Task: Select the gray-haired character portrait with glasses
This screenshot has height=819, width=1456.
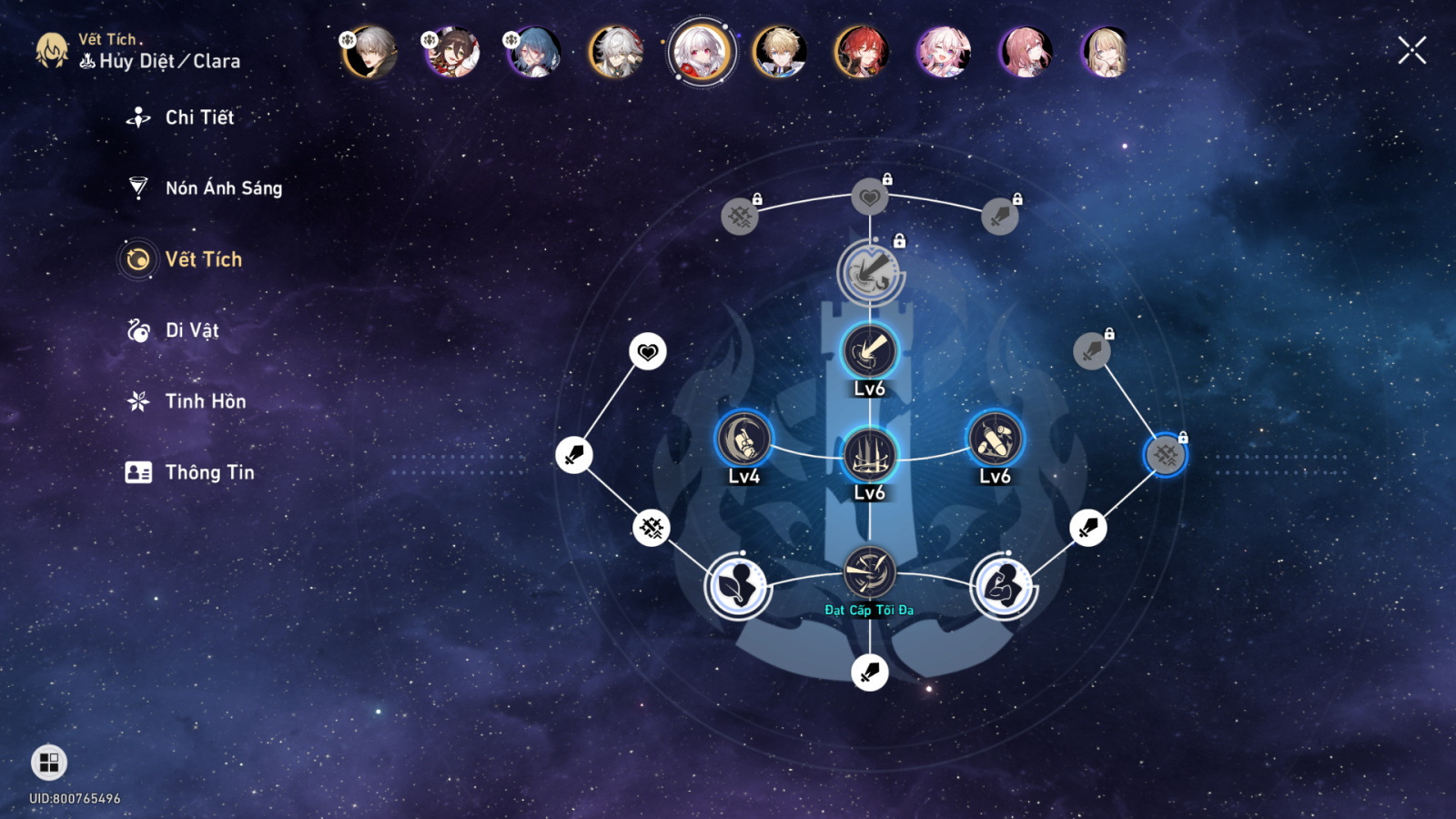Action: tap(616, 52)
